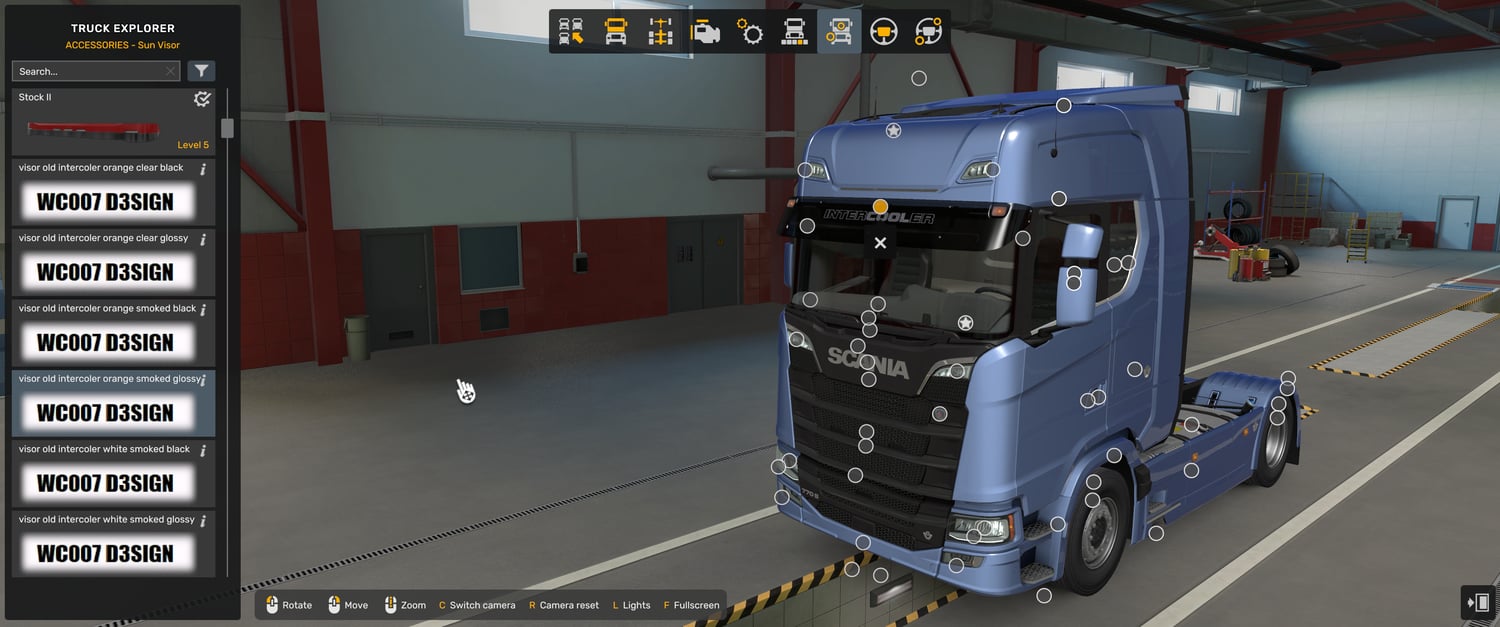Viewport: 1500px width, 627px height.
Task: Open the filter options funnel button
Action: [x=201, y=71]
